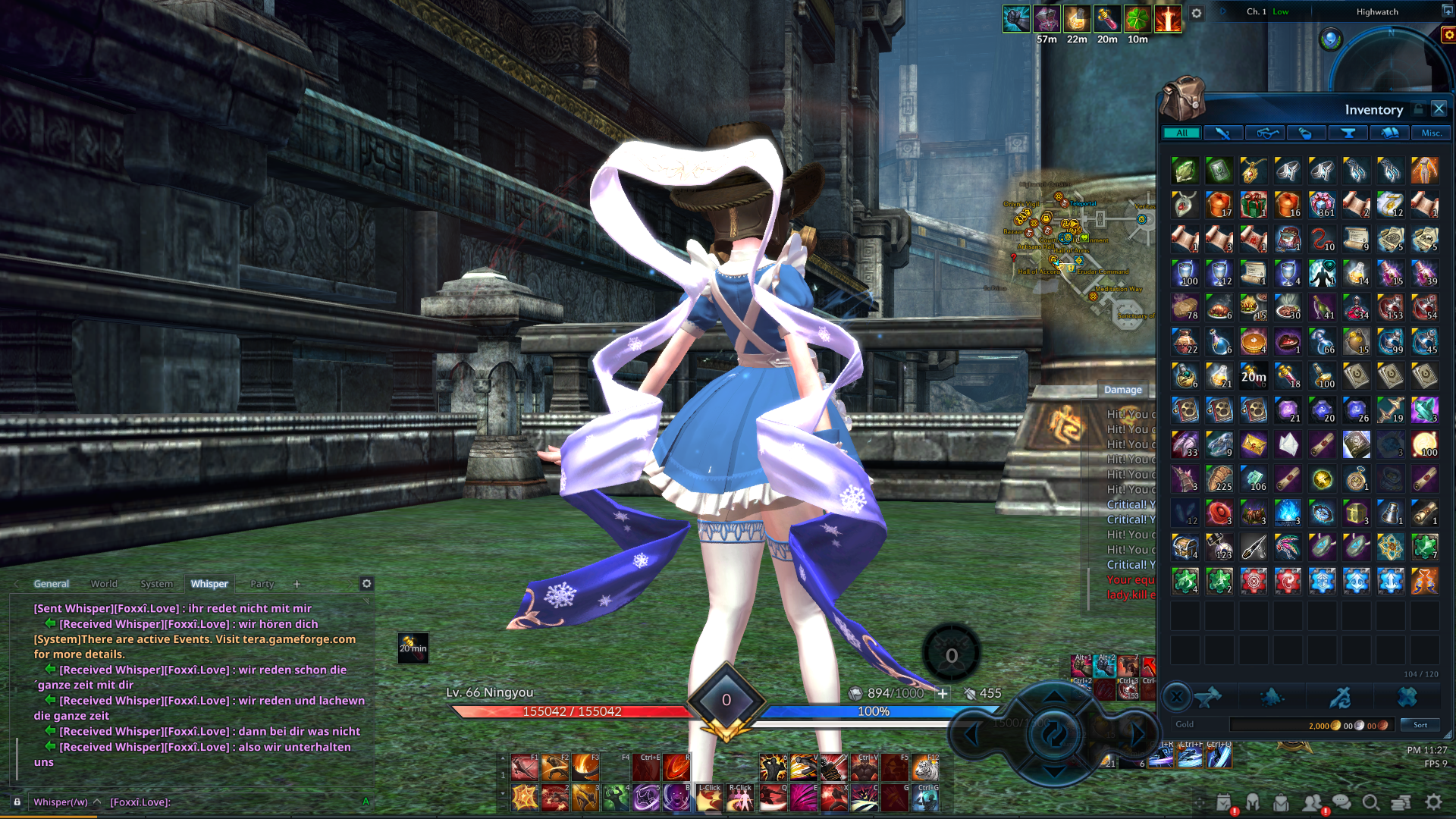The image size is (1456, 819).
Task: Add a new chat tab
Action: pos(297,584)
